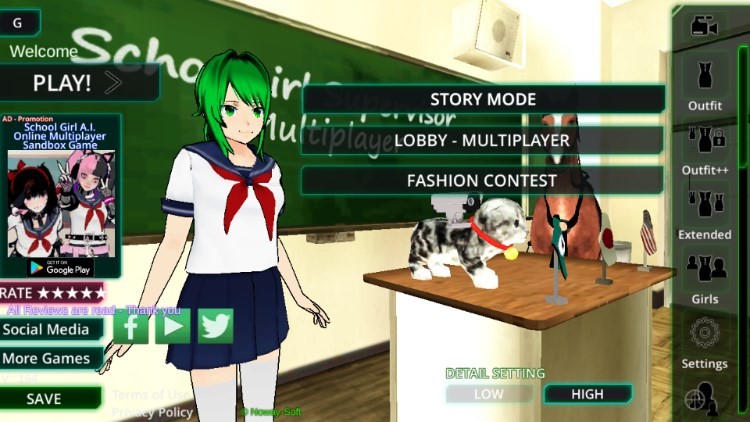The image size is (750, 422).
Task: Open More Games
Action: tap(49, 358)
